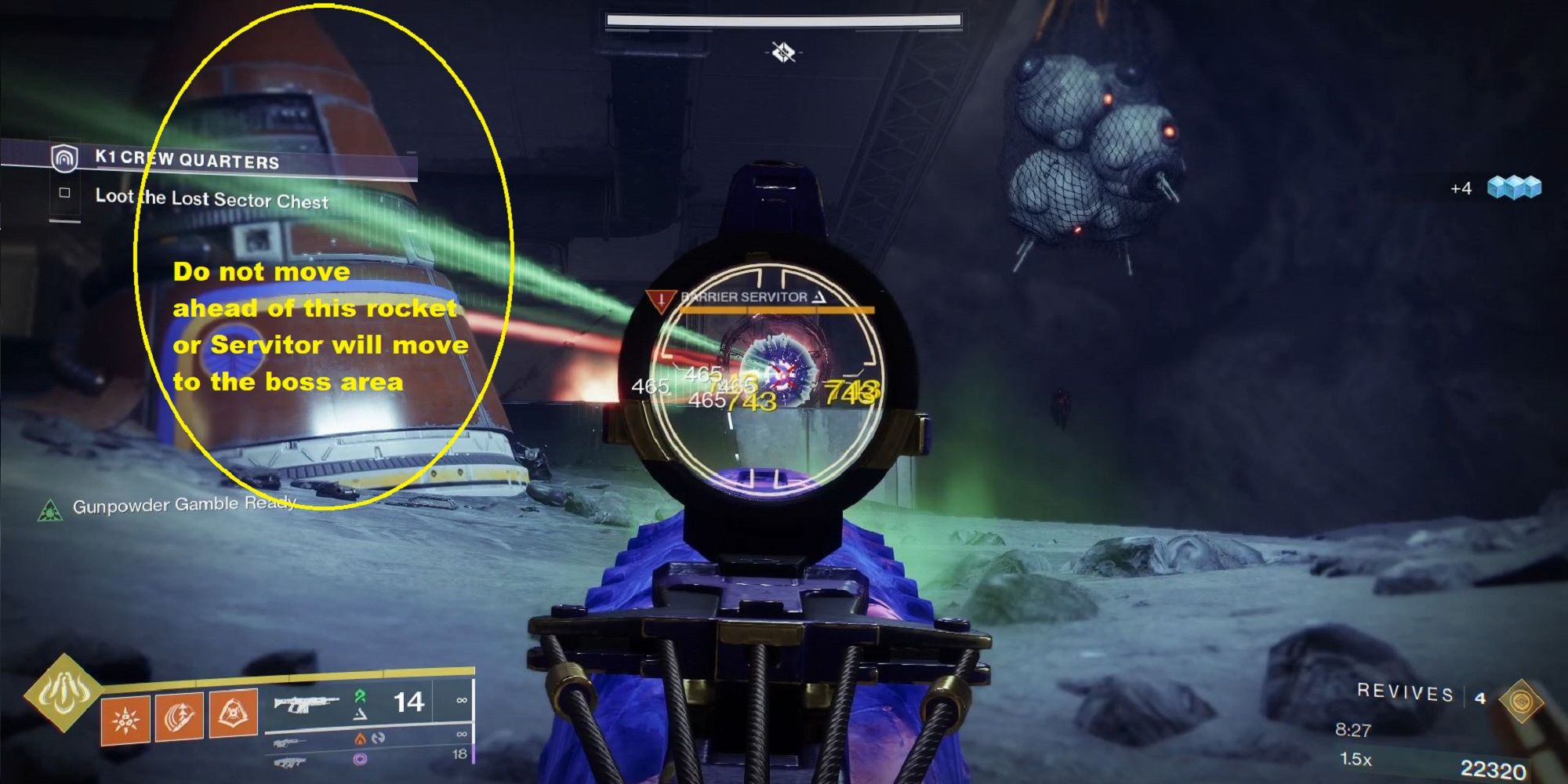Click the Barrier Servitor health bar
The height and width of the screenshot is (784, 1568).
point(776,309)
